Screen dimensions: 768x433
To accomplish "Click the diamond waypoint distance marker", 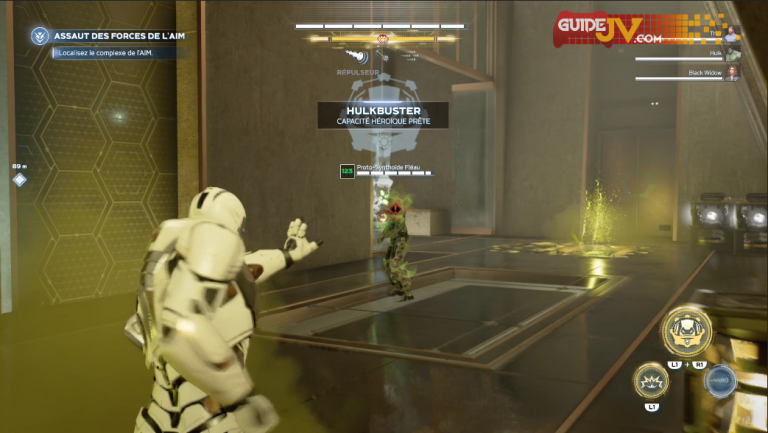I will pyautogui.click(x=19, y=179).
